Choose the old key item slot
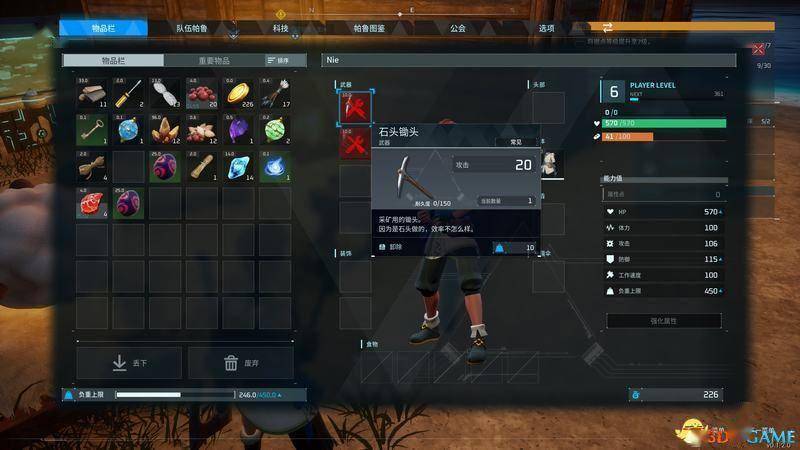 92,129
